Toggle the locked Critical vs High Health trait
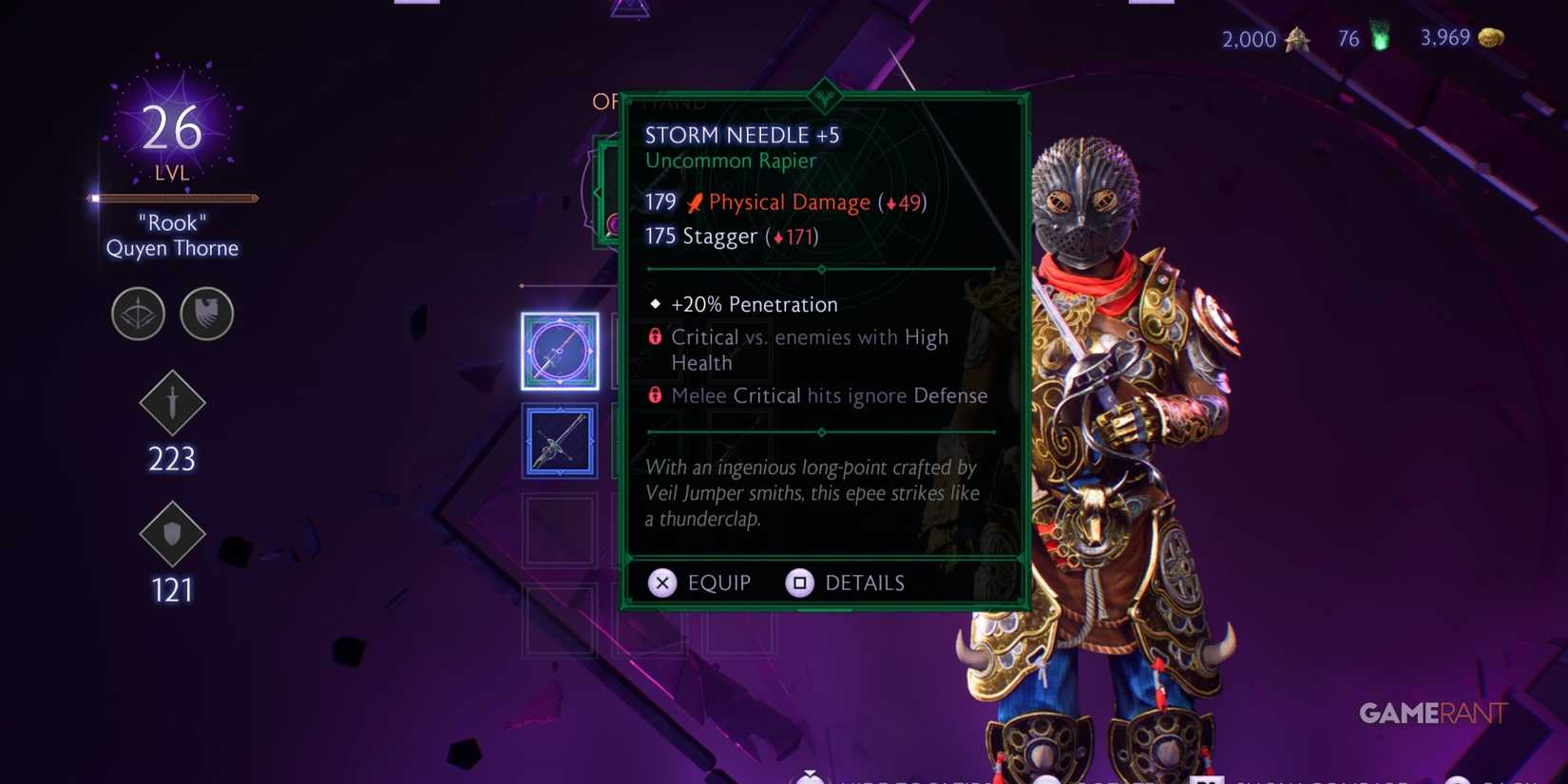Screen dimensions: 1568x784 tap(655, 337)
